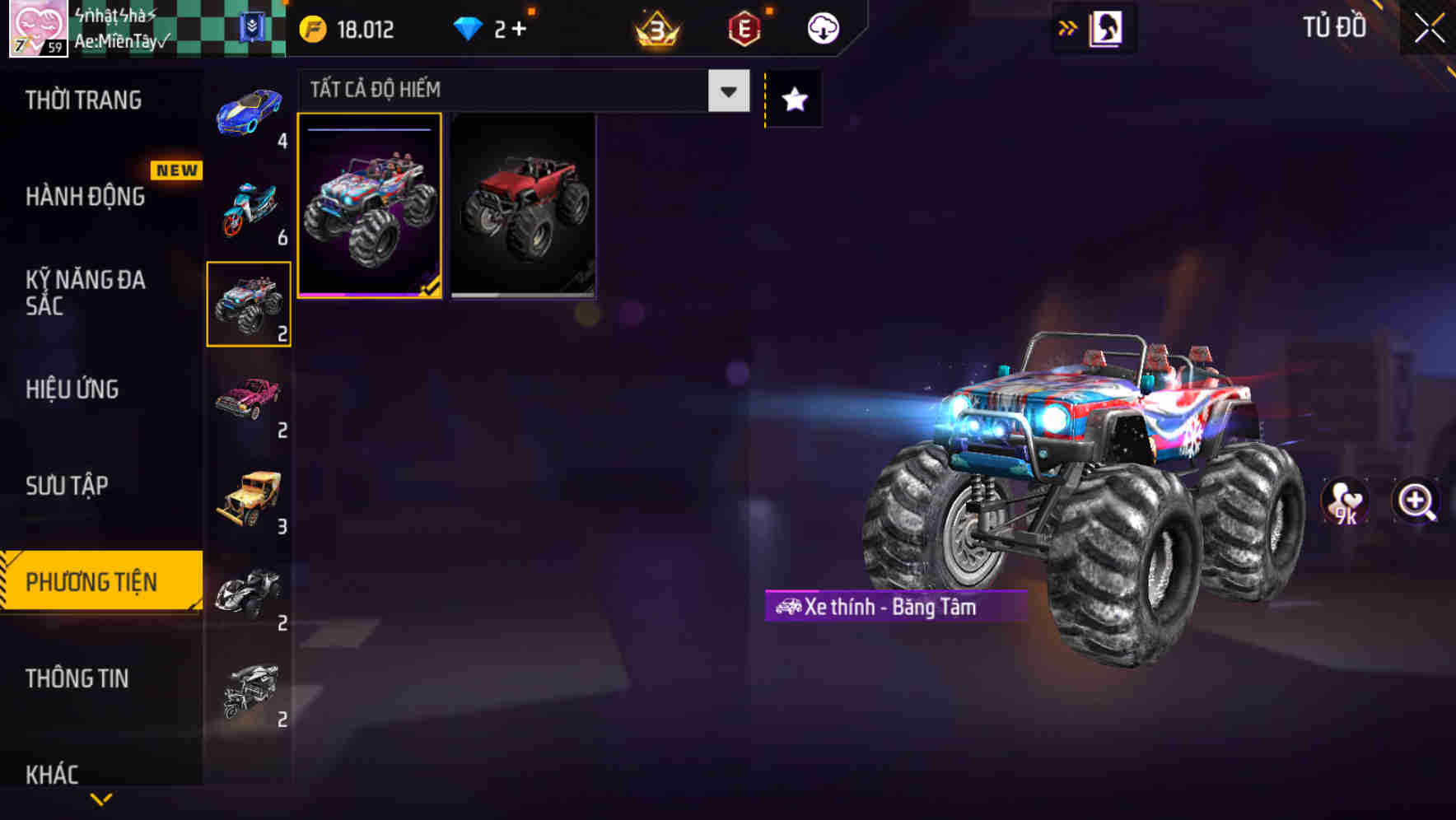The width and height of the screenshot is (1456, 820).
Task: Click the plus to top up diamonds
Action: [520, 27]
